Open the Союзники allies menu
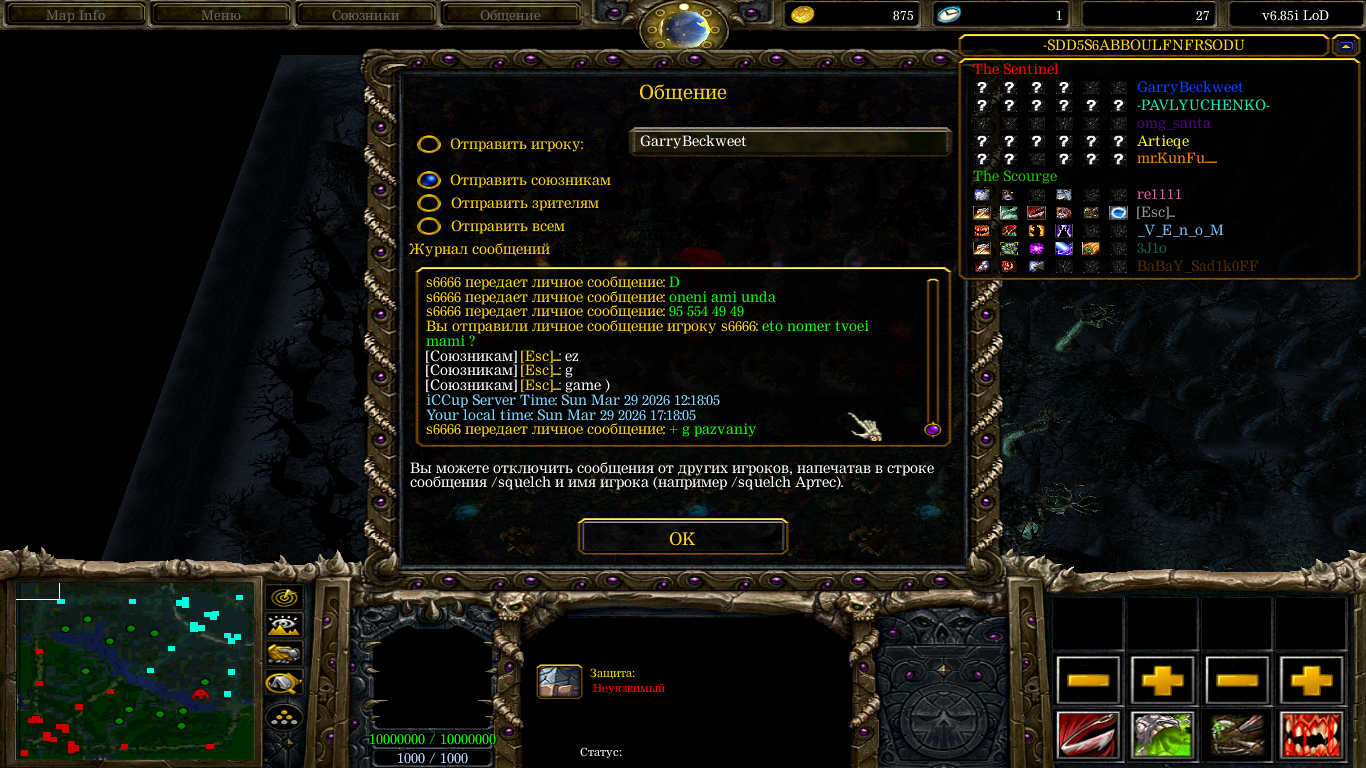Image resolution: width=1366 pixels, height=768 pixels. 365,15
